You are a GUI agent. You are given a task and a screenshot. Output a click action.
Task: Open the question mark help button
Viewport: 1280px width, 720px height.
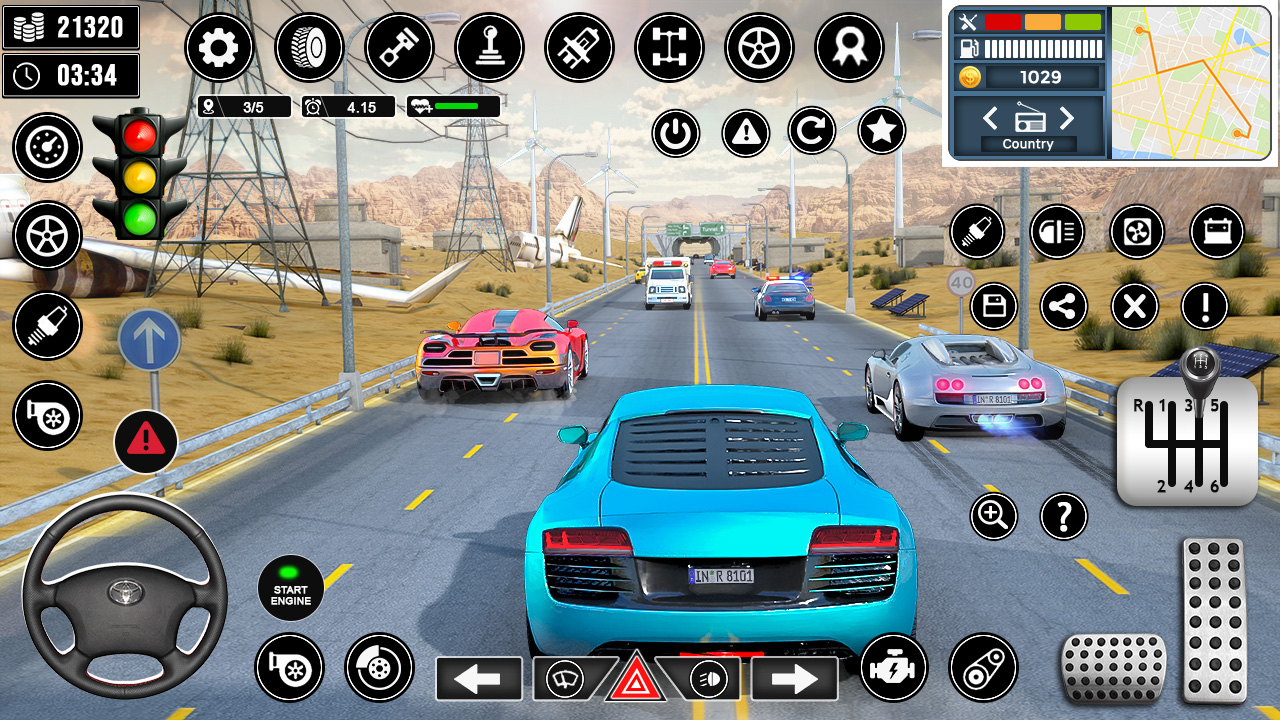tap(1064, 516)
